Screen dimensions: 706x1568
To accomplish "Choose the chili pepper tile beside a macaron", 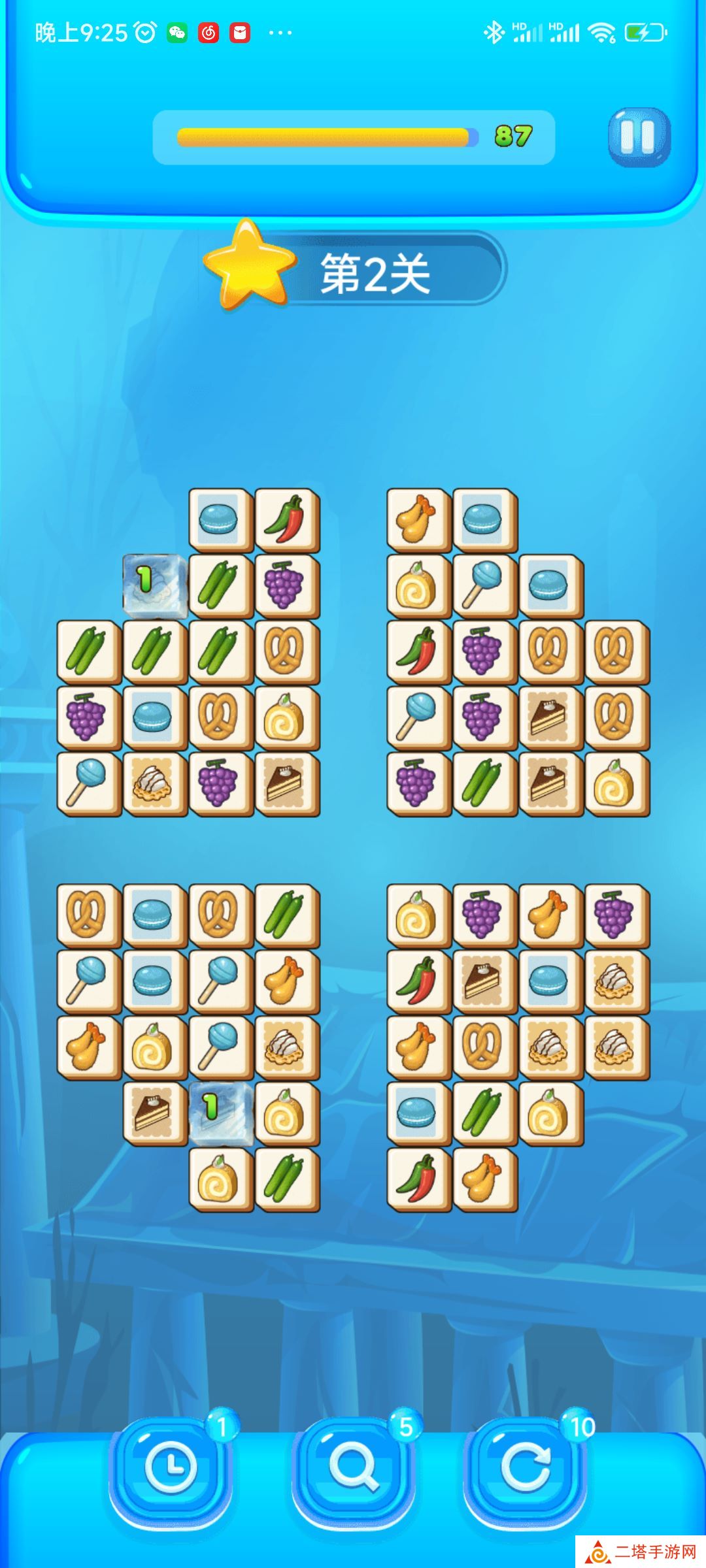I will pos(286,519).
